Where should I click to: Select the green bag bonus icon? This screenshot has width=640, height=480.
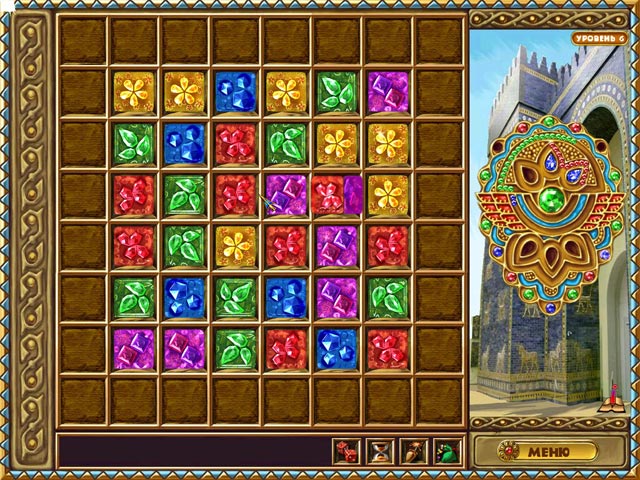click(x=447, y=452)
